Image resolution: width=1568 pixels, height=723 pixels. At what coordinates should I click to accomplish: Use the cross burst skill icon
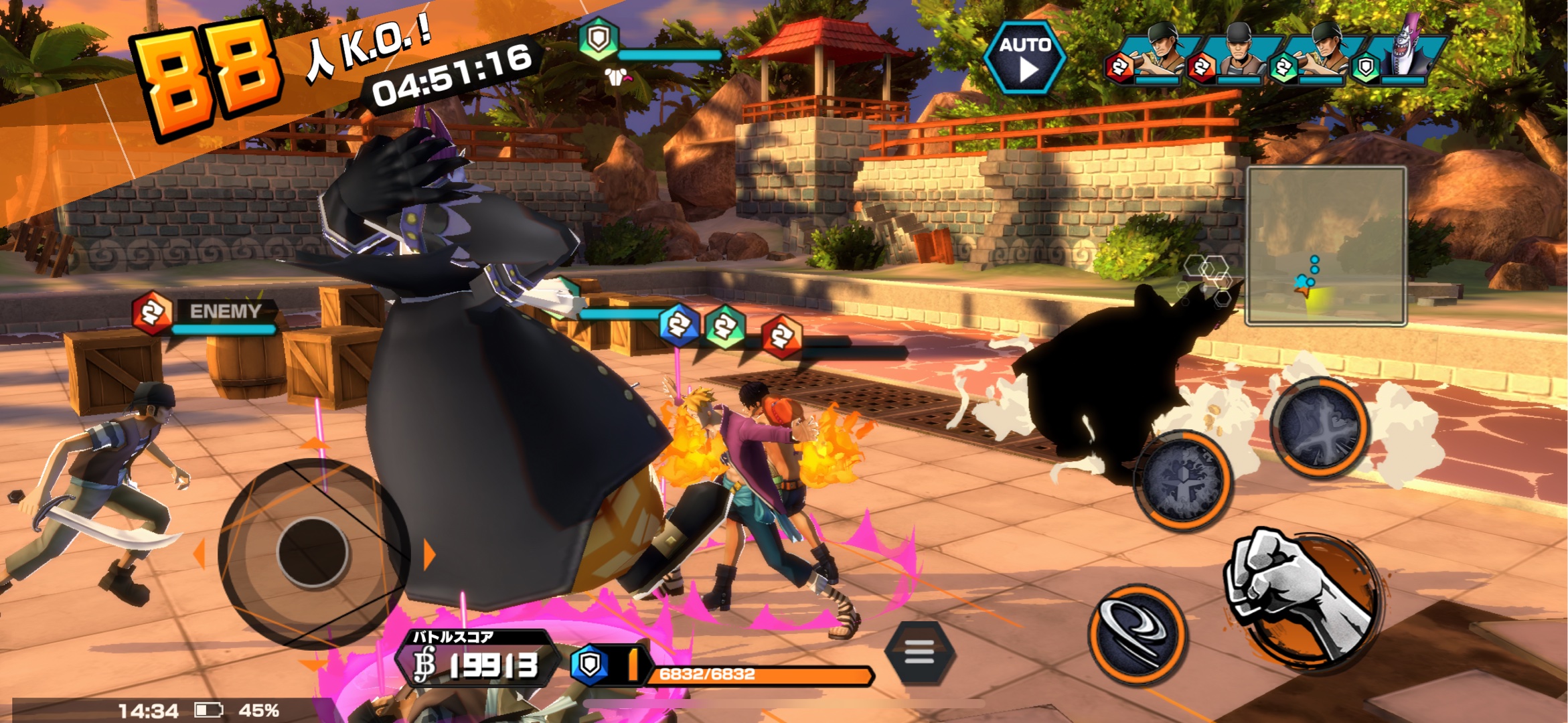click(x=1320, y=428)
